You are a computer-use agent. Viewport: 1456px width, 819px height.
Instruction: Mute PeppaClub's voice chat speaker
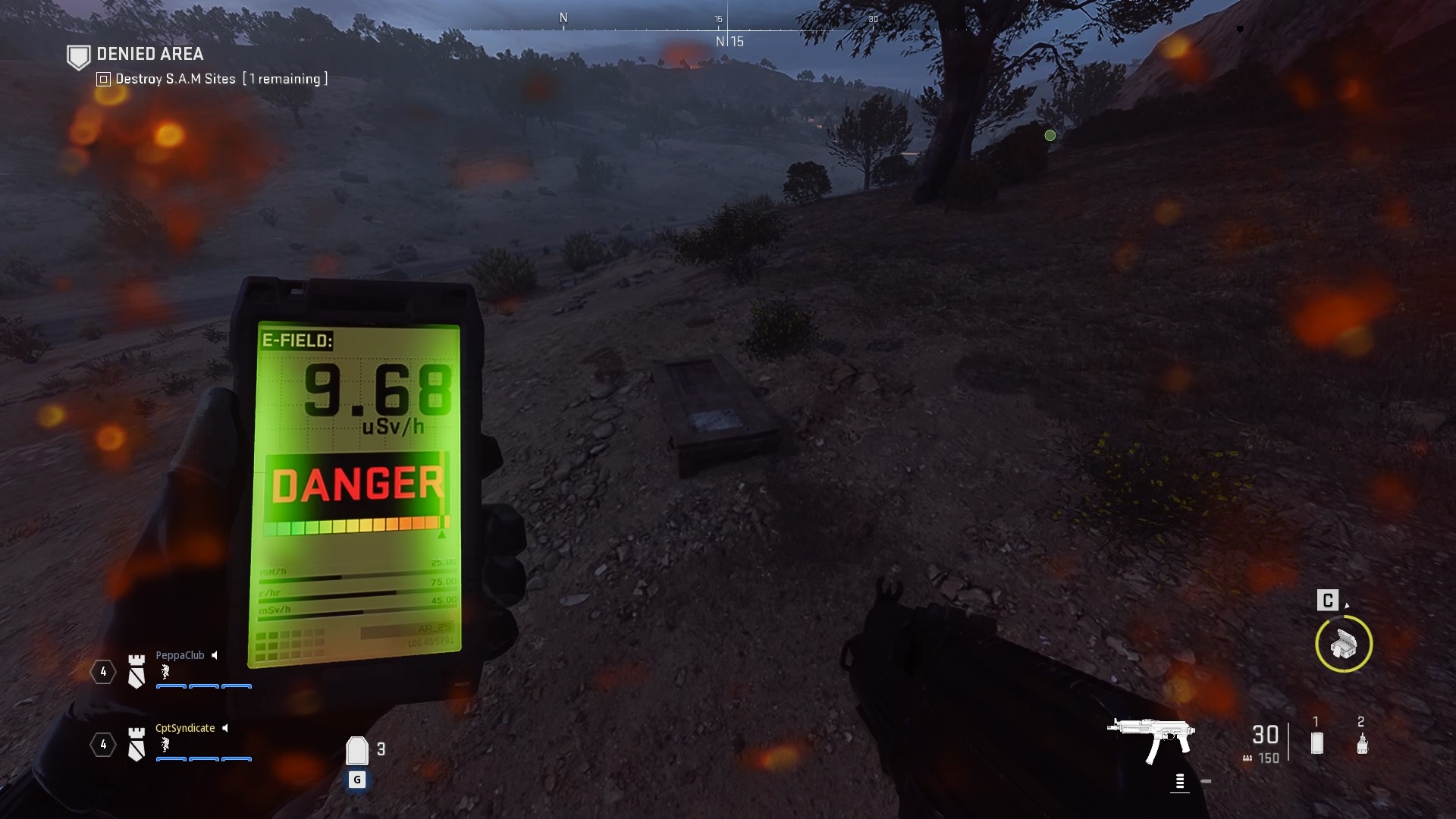point(214,655)
